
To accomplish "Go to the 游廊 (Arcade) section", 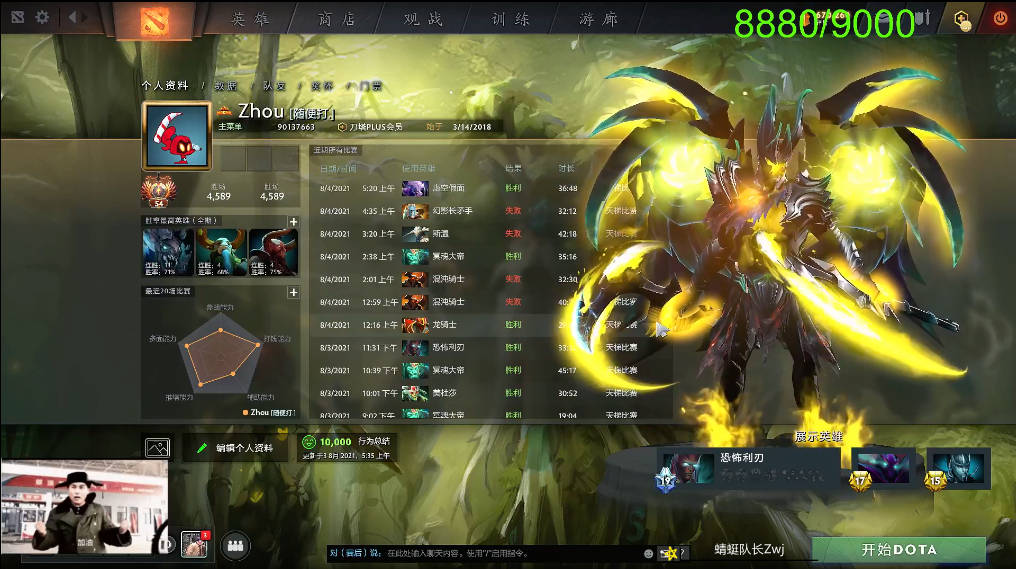I will pyautogui.click(x=598, y=19).
